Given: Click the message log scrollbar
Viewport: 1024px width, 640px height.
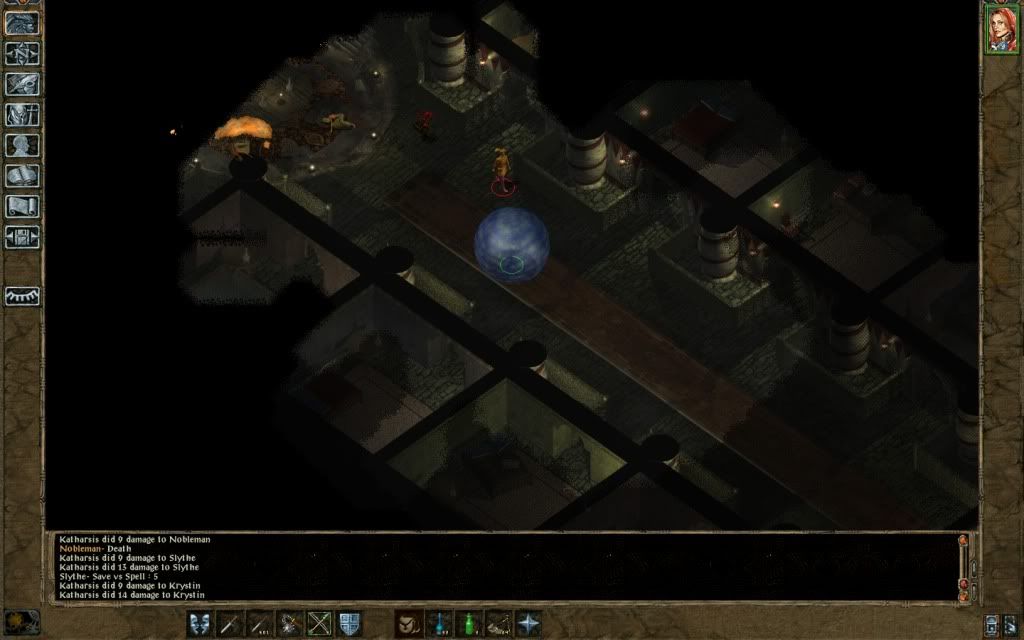Looking at the screenshot, I should (x=964, y=565).
